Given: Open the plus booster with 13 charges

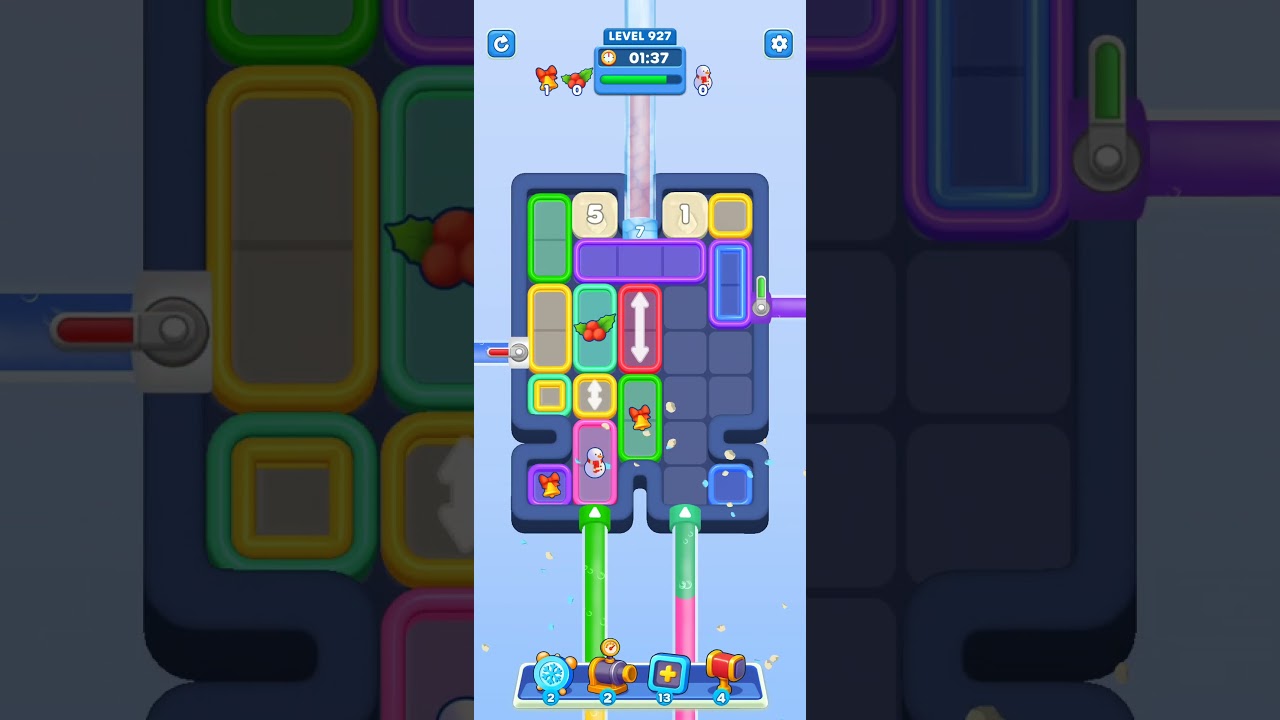Looking at the screenshot, I should [666, 675].
